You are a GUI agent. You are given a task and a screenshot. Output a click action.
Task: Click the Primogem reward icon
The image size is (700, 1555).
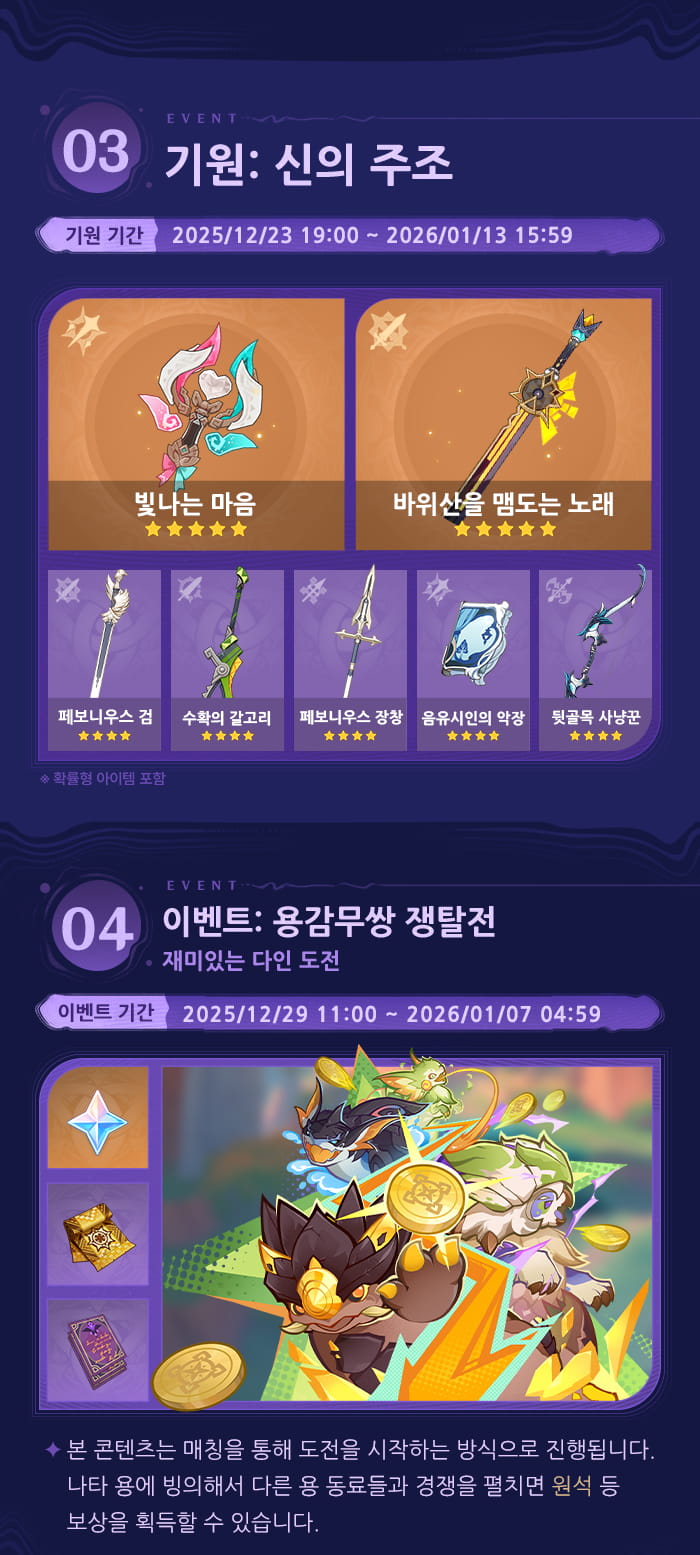coord(98,1118)
